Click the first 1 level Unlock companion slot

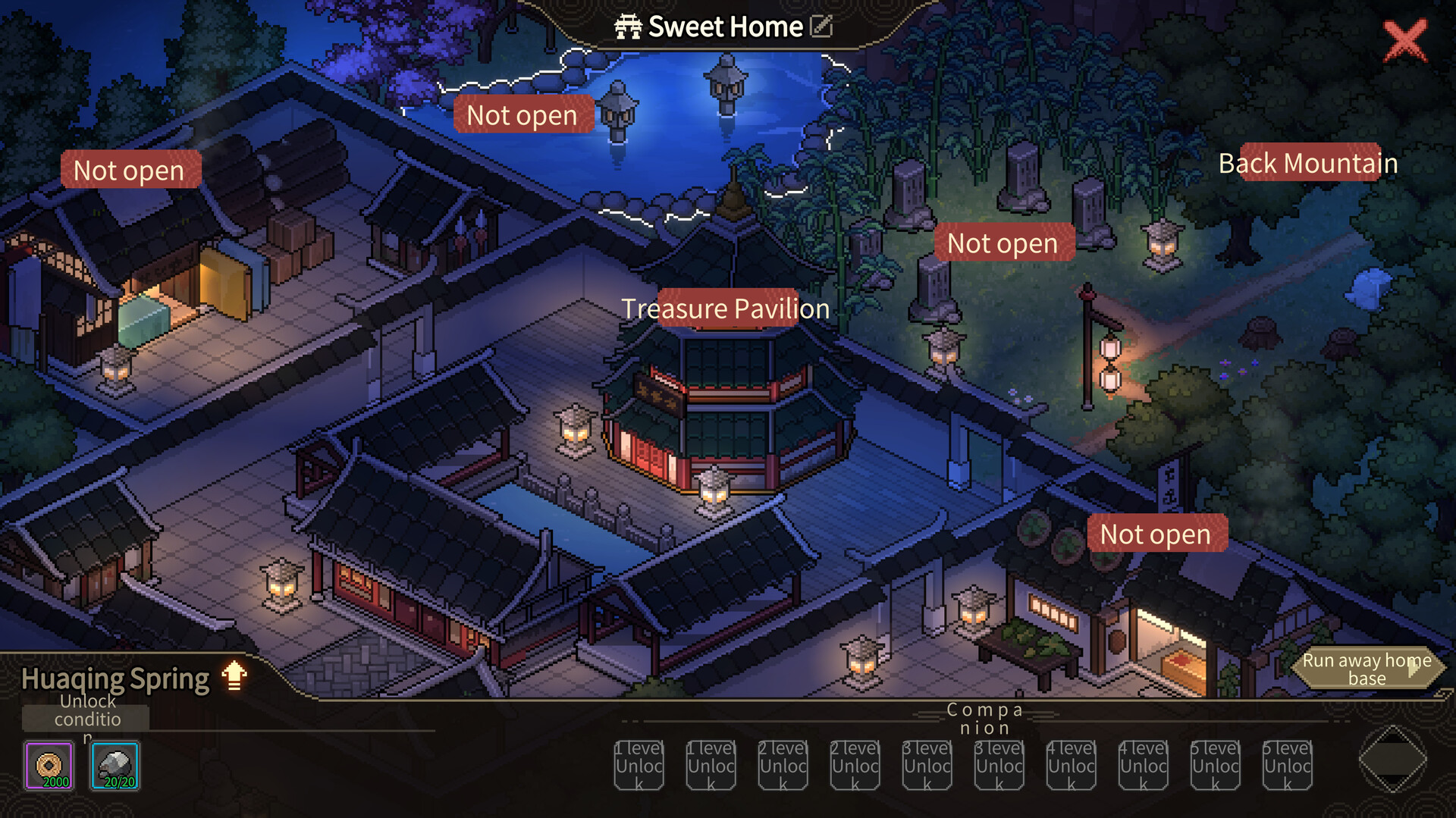coord(639,766)
